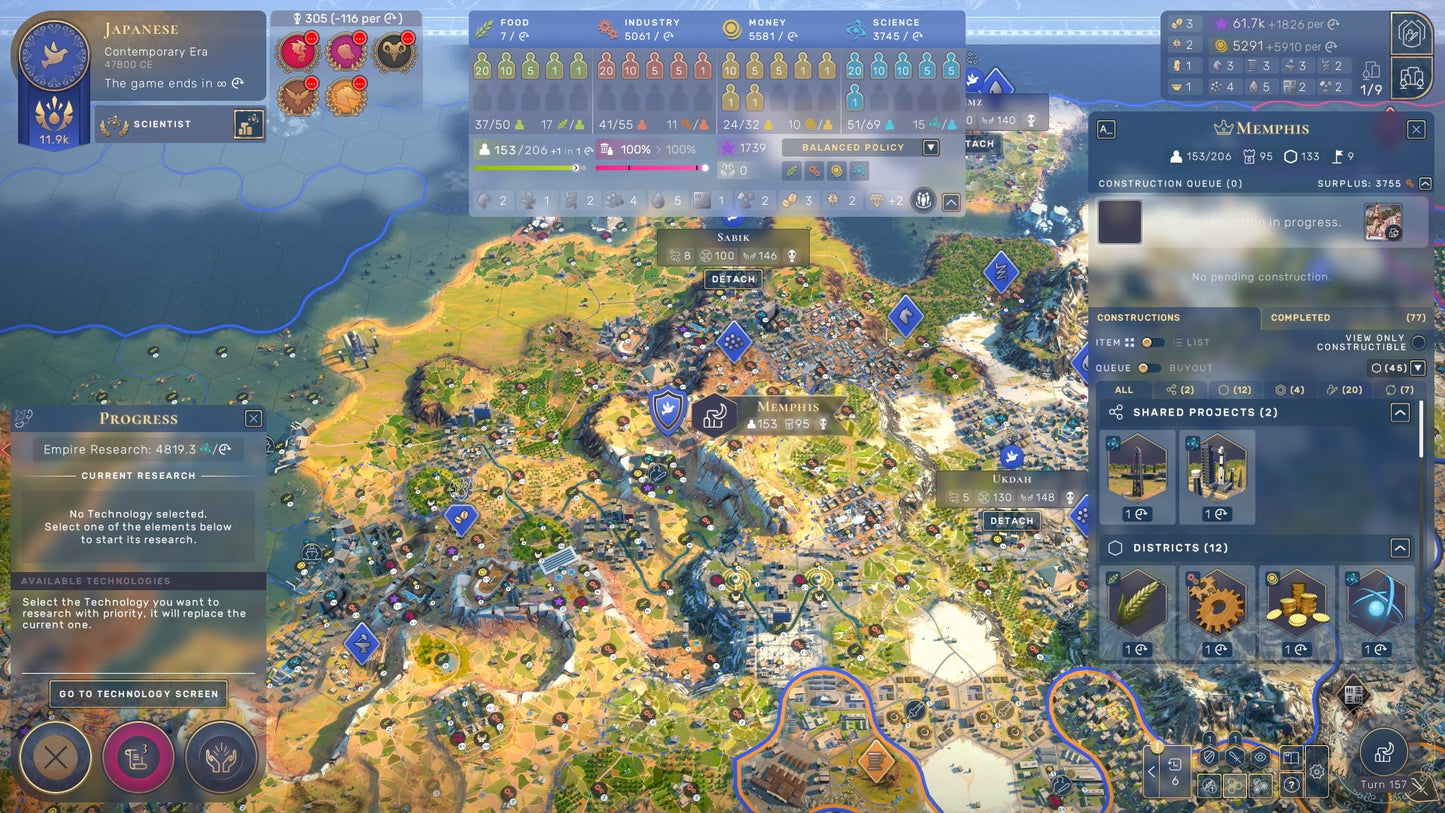Open the settings gear icon in bottom toolbar
This screenshot has height=813, width=1445.
point(1316,769)
